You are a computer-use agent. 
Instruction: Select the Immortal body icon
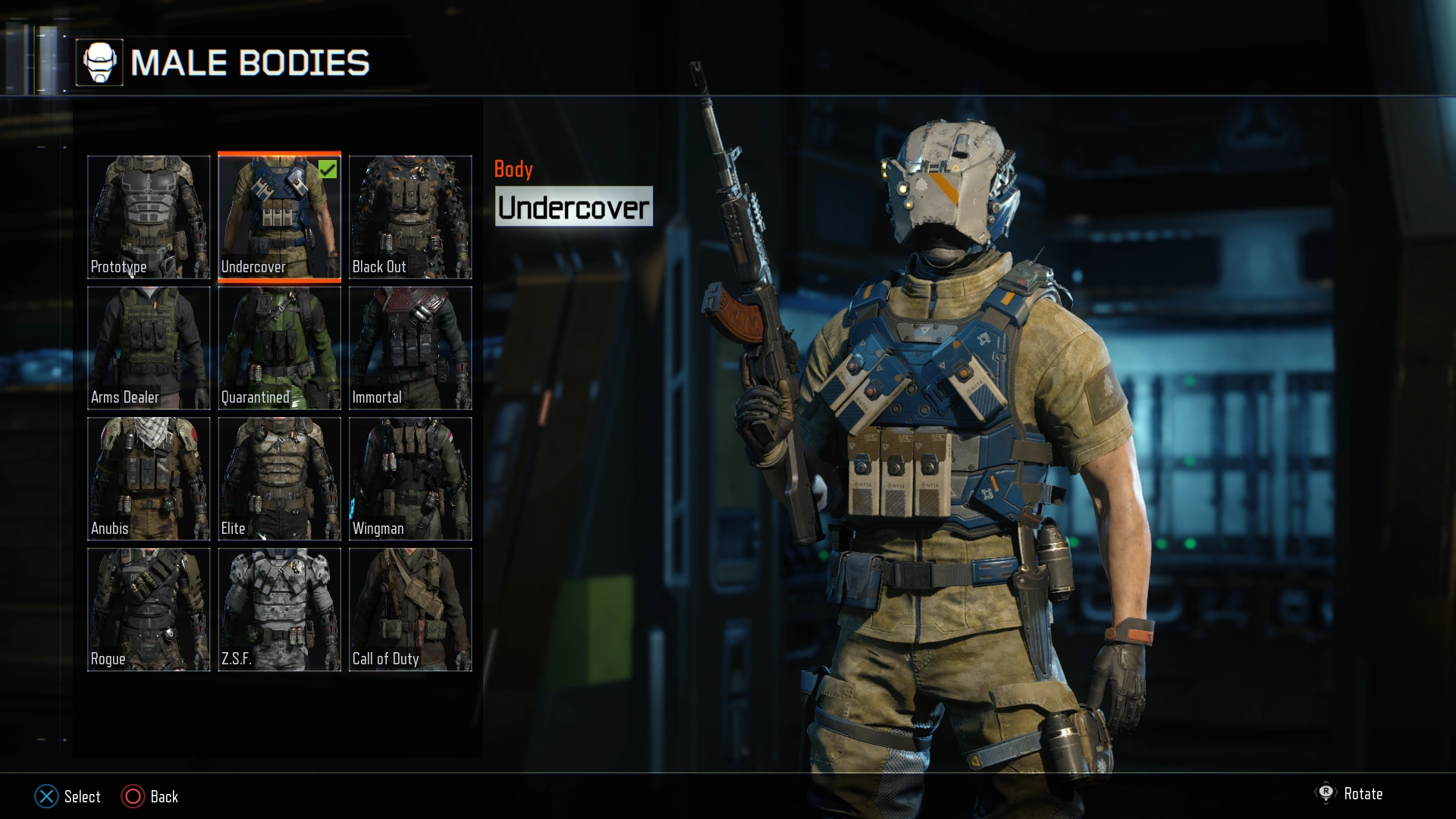click(x=409, y=348)
